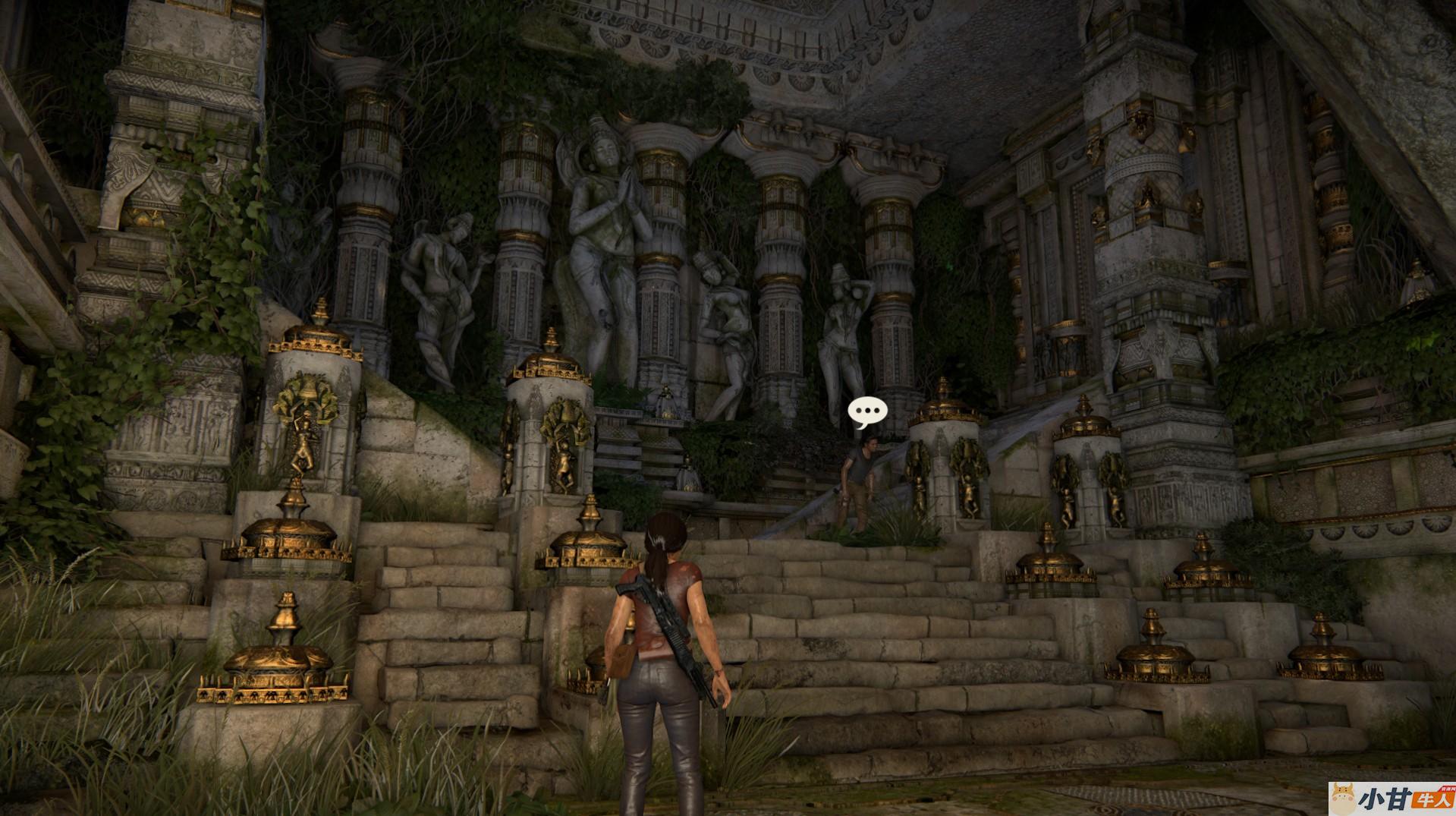Click the speech bubble conversation icon
The width and height of the screenshot is (1456, 816).
coord(867,412)
